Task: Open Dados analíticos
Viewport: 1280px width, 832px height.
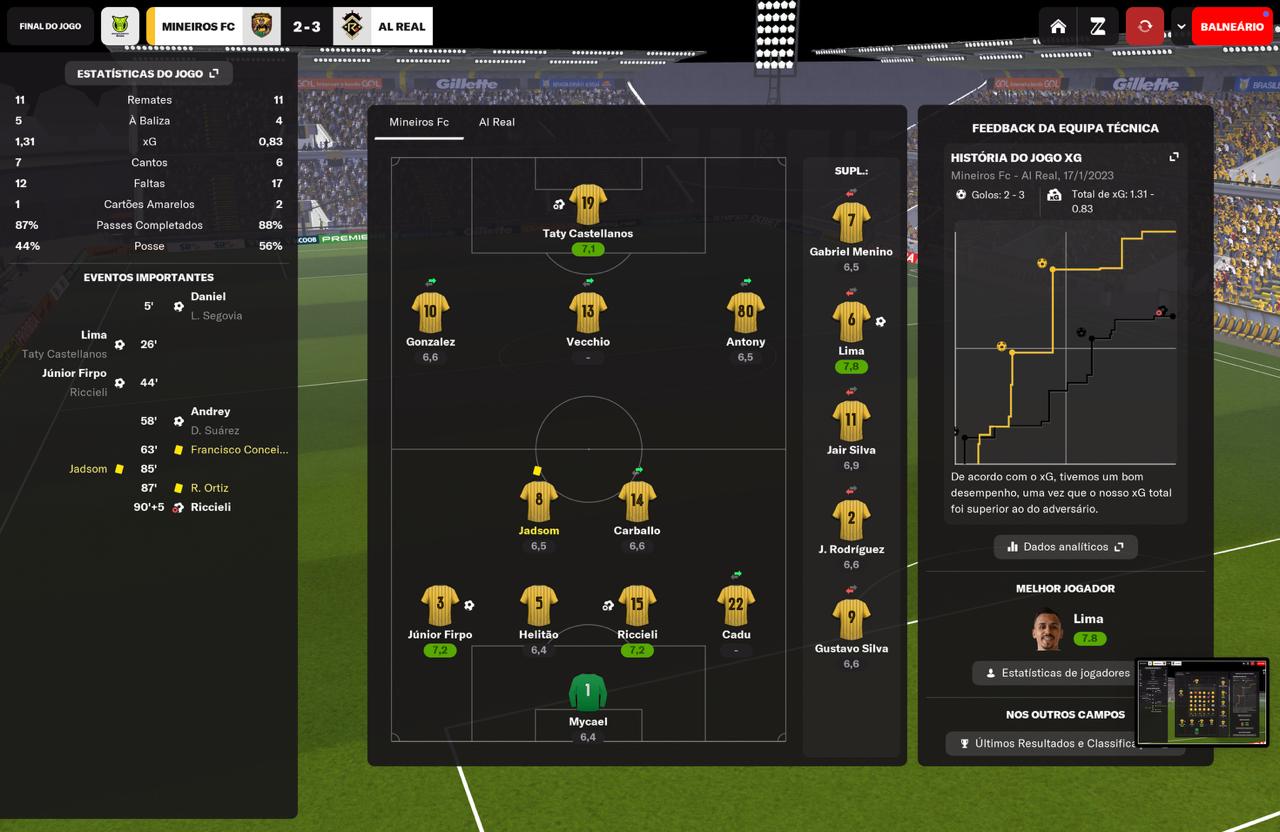Action: coord(1065,547)
